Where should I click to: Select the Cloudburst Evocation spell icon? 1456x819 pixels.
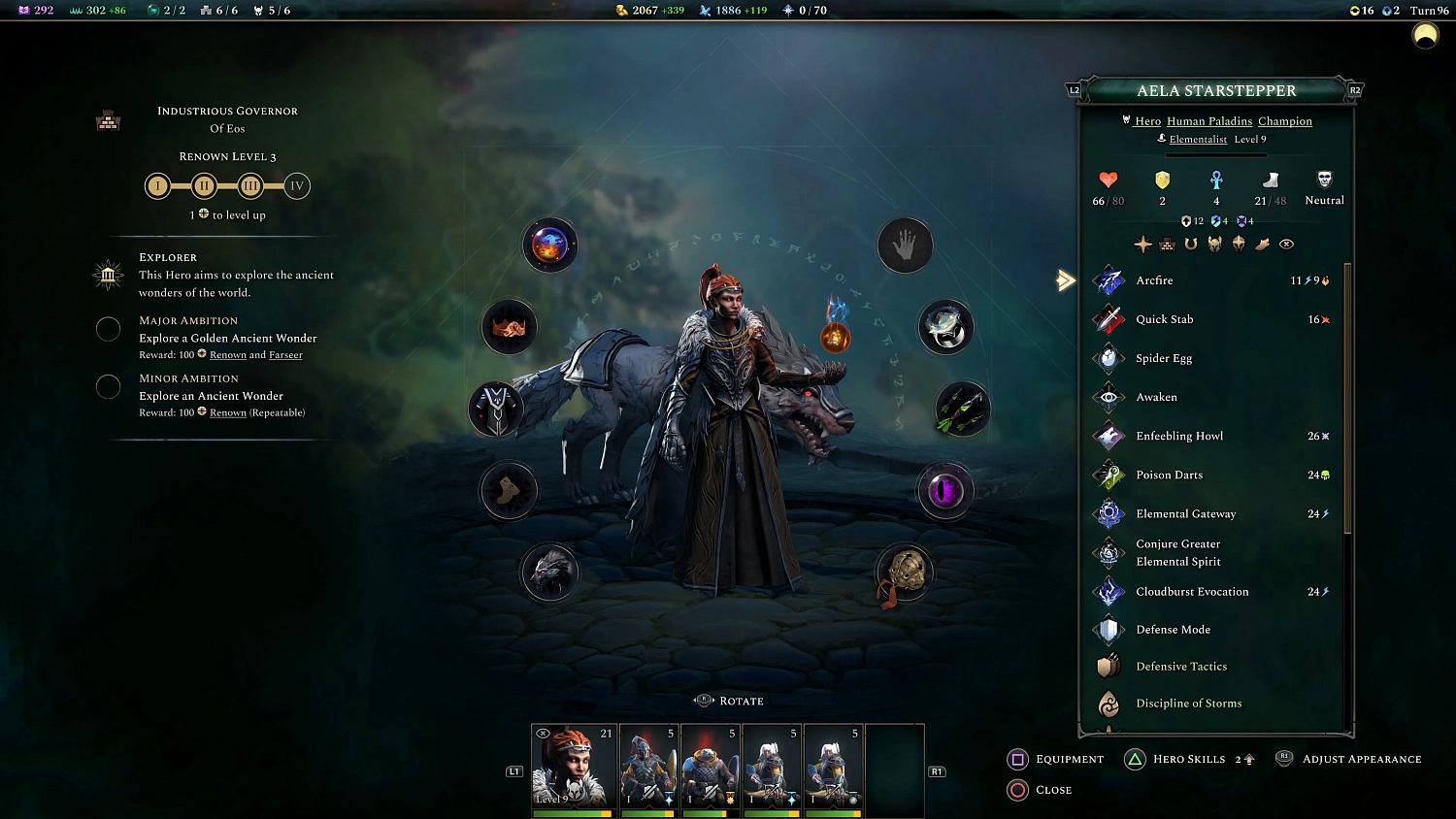[x=1109, y=591]
